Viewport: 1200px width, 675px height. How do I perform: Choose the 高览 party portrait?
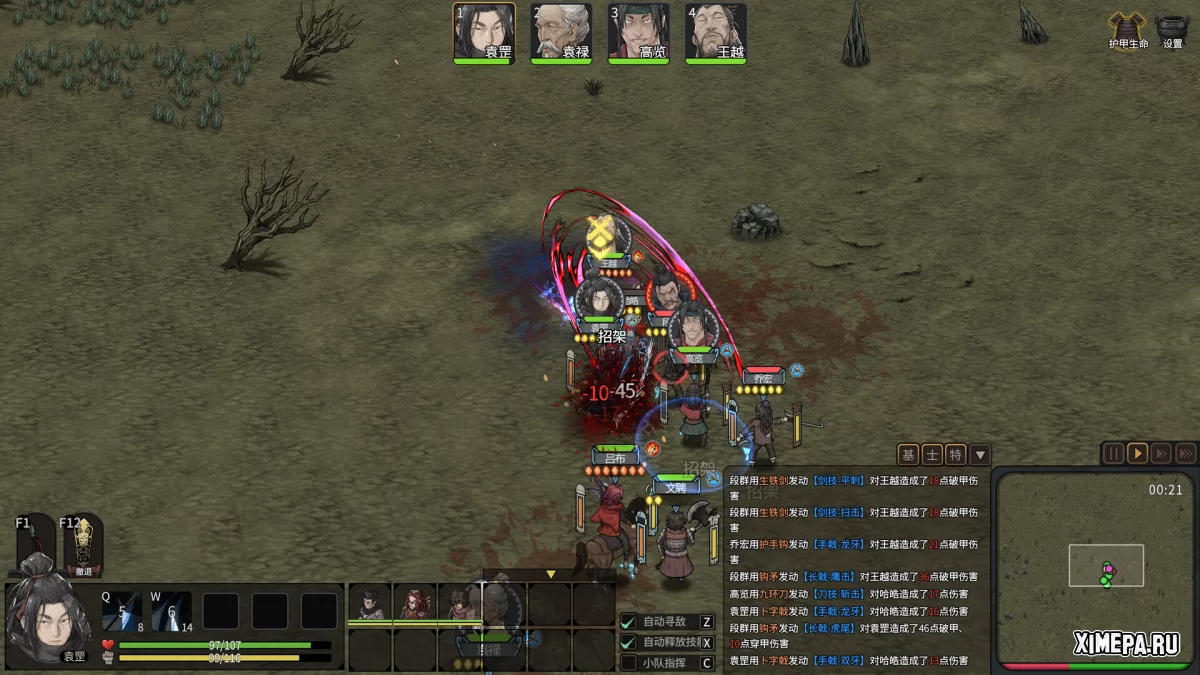(638, 33)
